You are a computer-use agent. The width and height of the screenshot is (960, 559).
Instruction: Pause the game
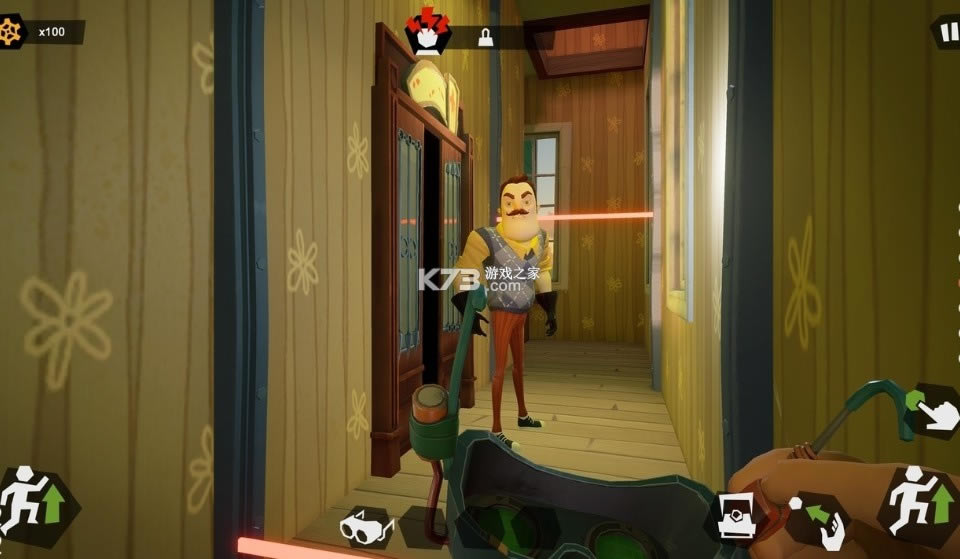click(946, 31)
